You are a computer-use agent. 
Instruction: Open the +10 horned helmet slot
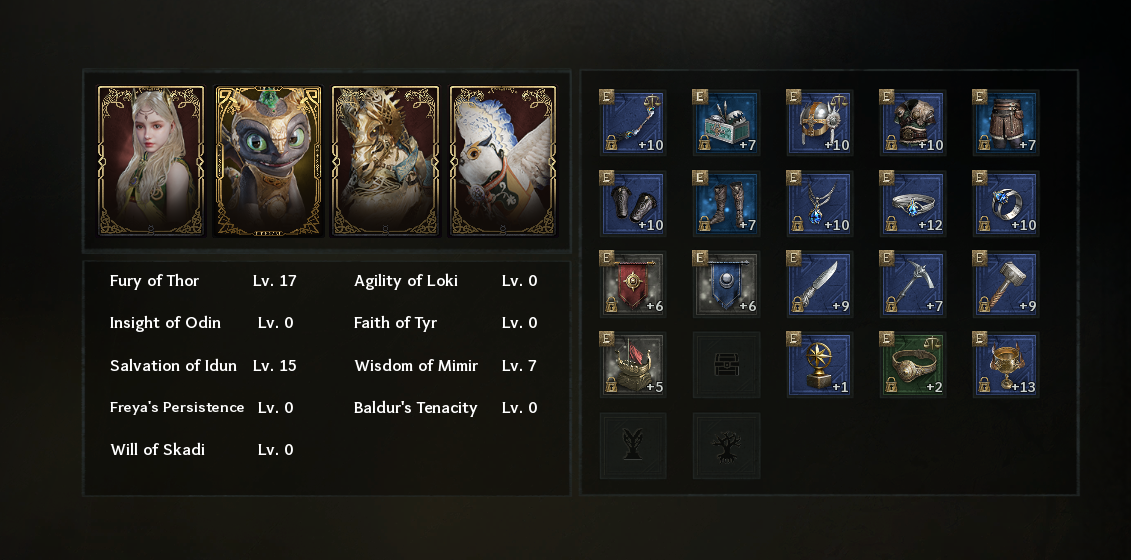coord(820,123)
